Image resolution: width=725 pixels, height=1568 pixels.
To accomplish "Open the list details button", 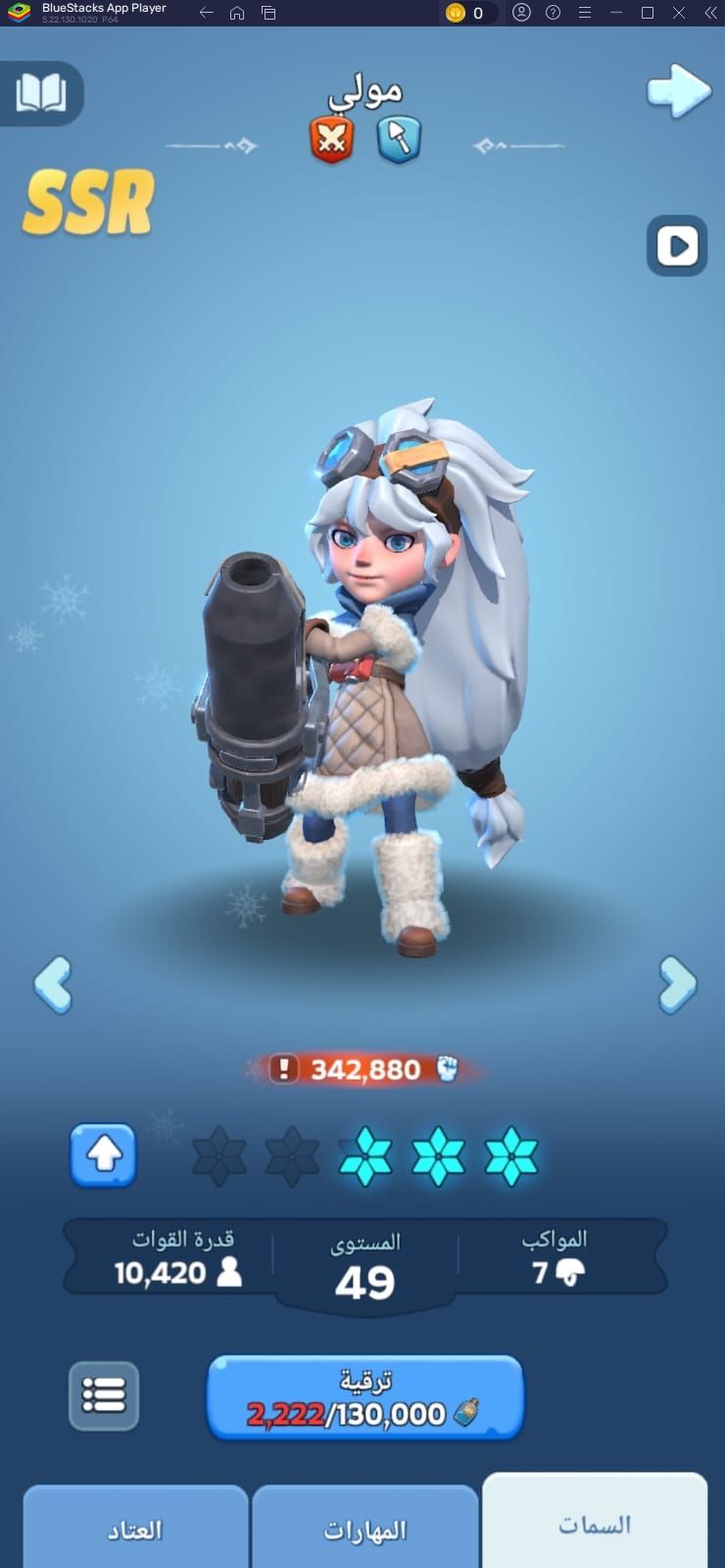I will coord(104,1395).
